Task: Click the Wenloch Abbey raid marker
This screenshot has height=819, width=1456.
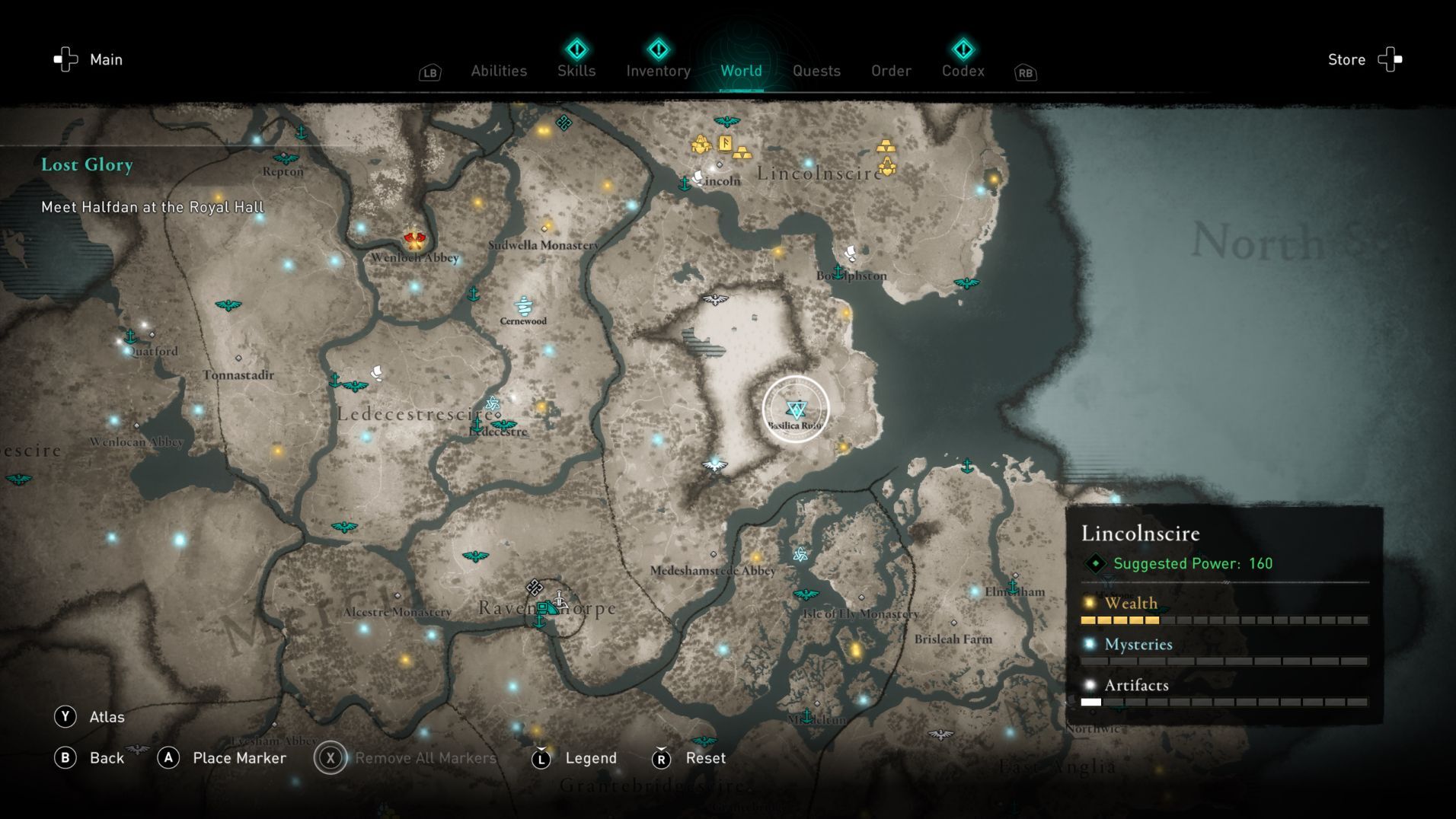Action: point(413,241)
